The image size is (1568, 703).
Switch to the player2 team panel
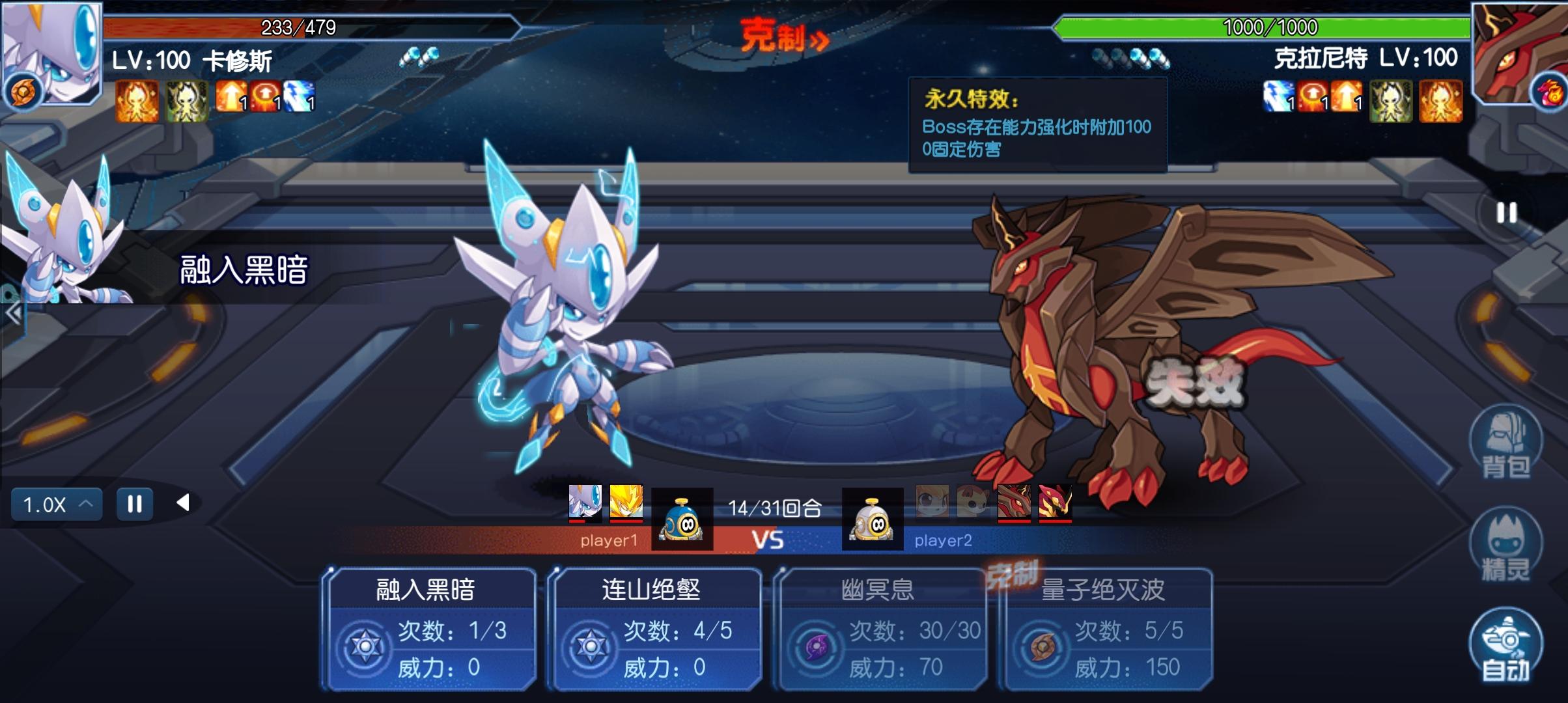tap(944, 540)
